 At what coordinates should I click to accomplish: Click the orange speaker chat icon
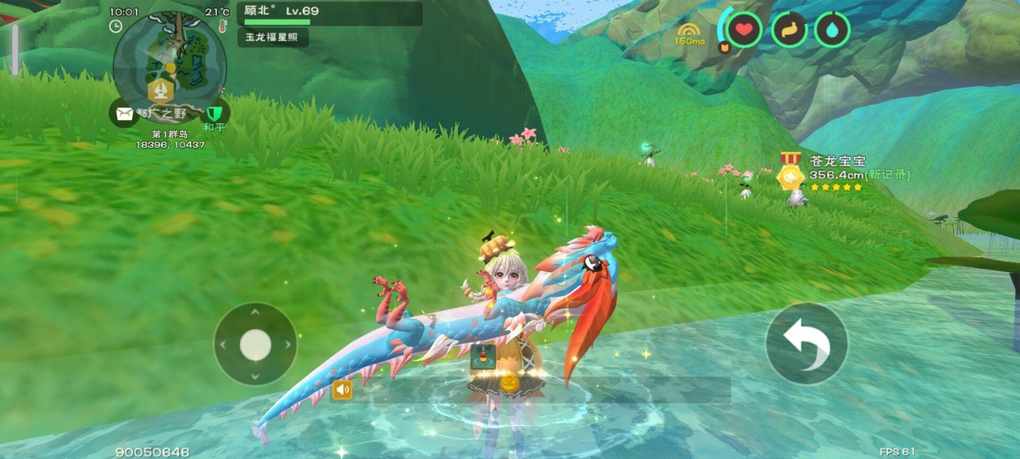coord(342,390)
